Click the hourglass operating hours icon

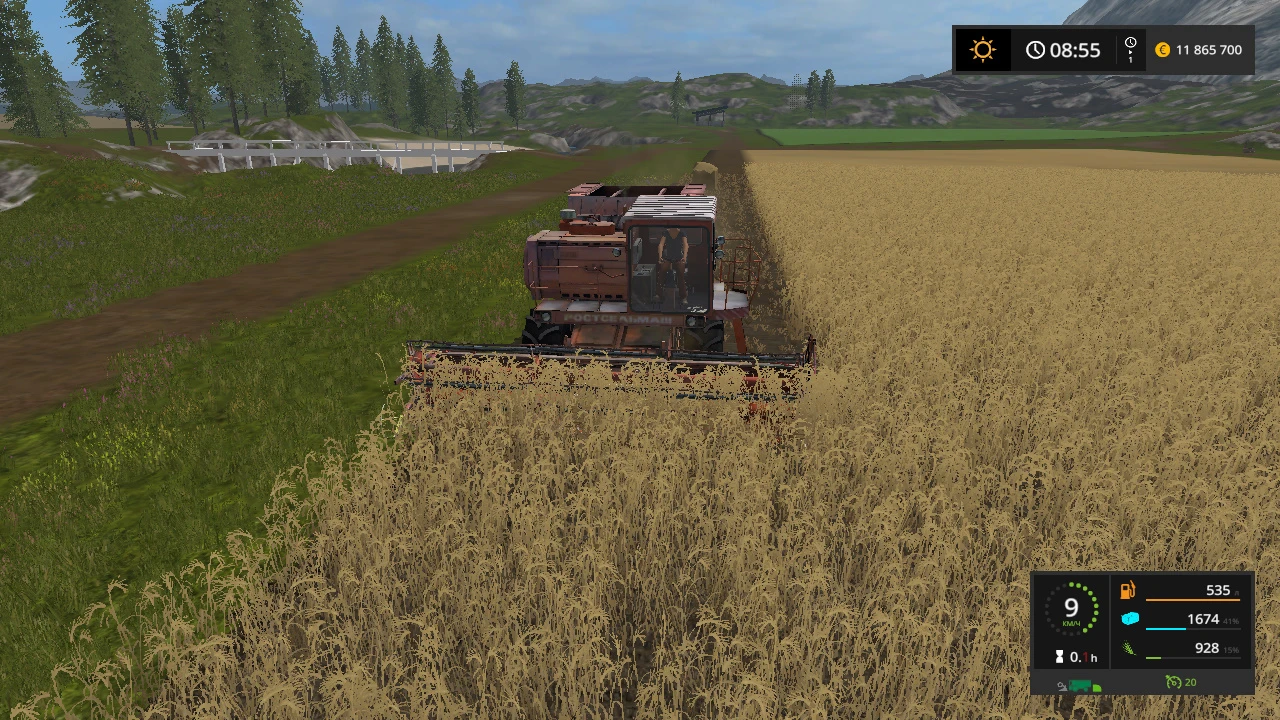pos(1059,655)
